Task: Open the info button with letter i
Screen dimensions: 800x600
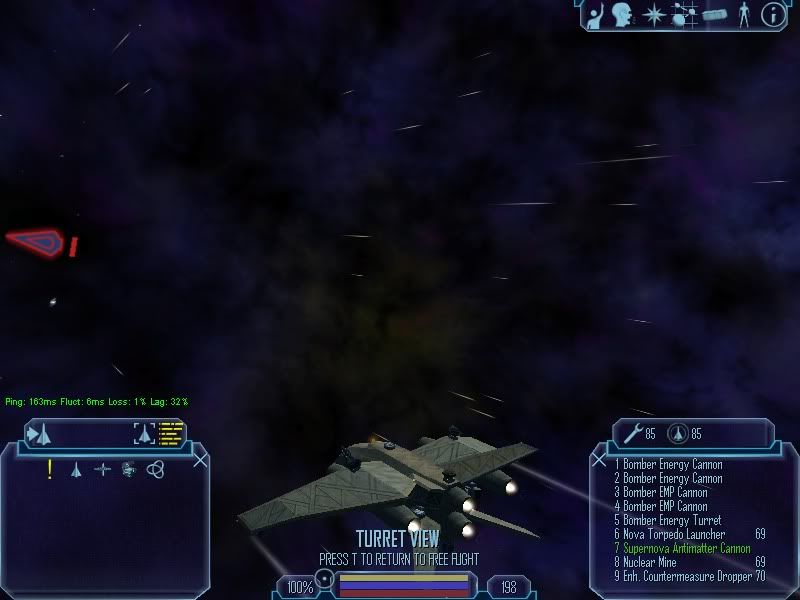Action: click(x=772, y=14)
